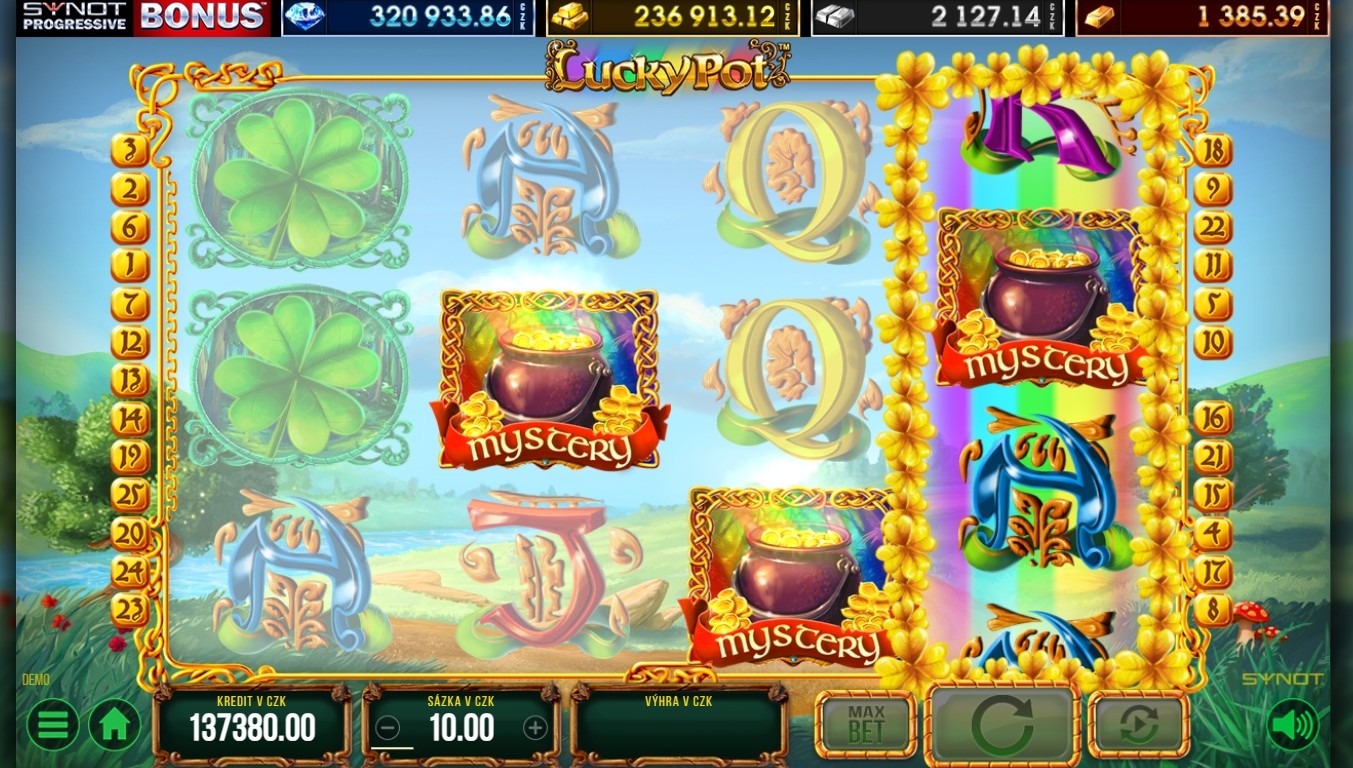Set the bet to MAX BET

click(x=866, y=724)
